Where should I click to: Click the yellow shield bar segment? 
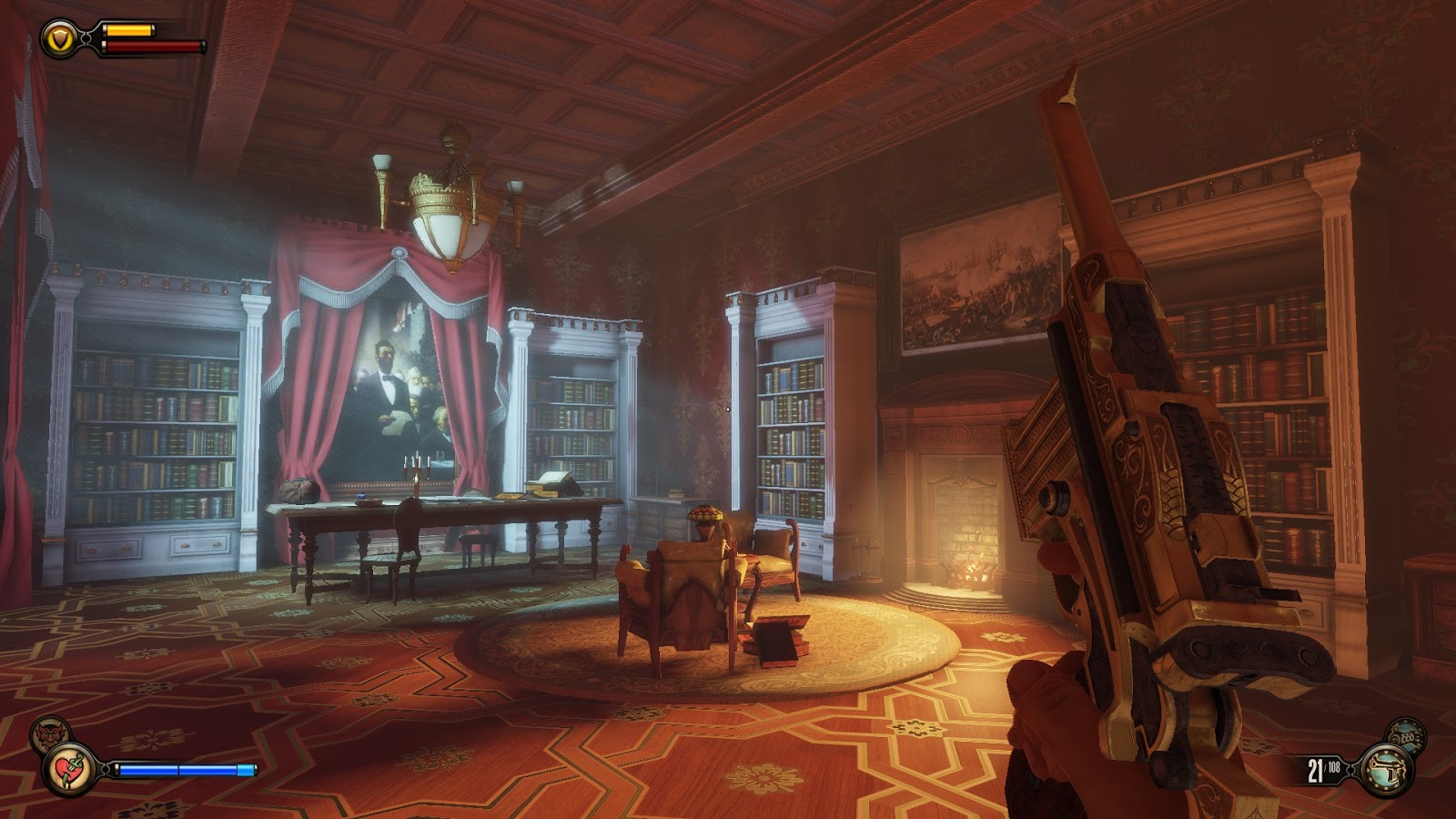tap(127, 31)
